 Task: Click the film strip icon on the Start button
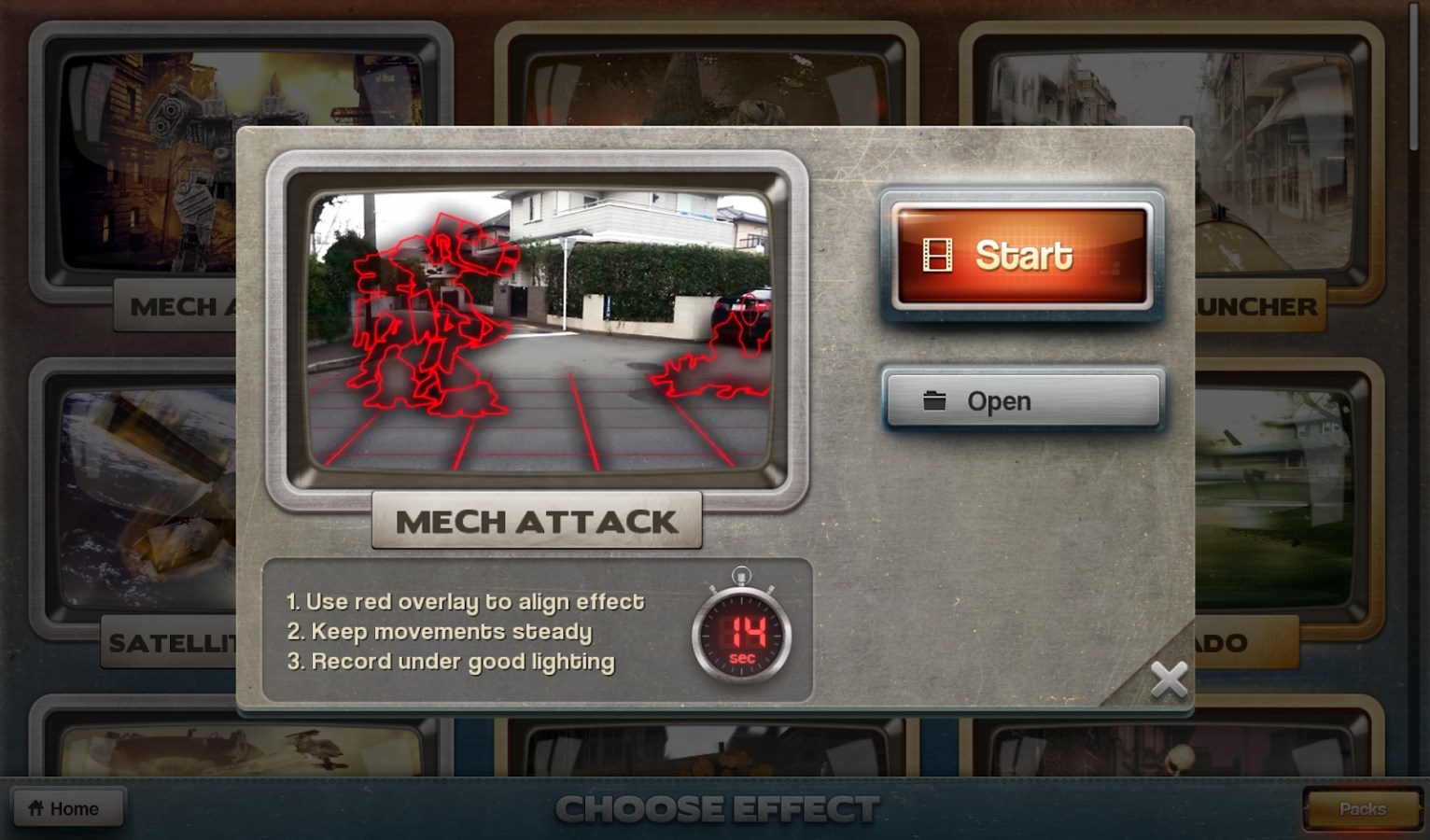pos(937,253)
